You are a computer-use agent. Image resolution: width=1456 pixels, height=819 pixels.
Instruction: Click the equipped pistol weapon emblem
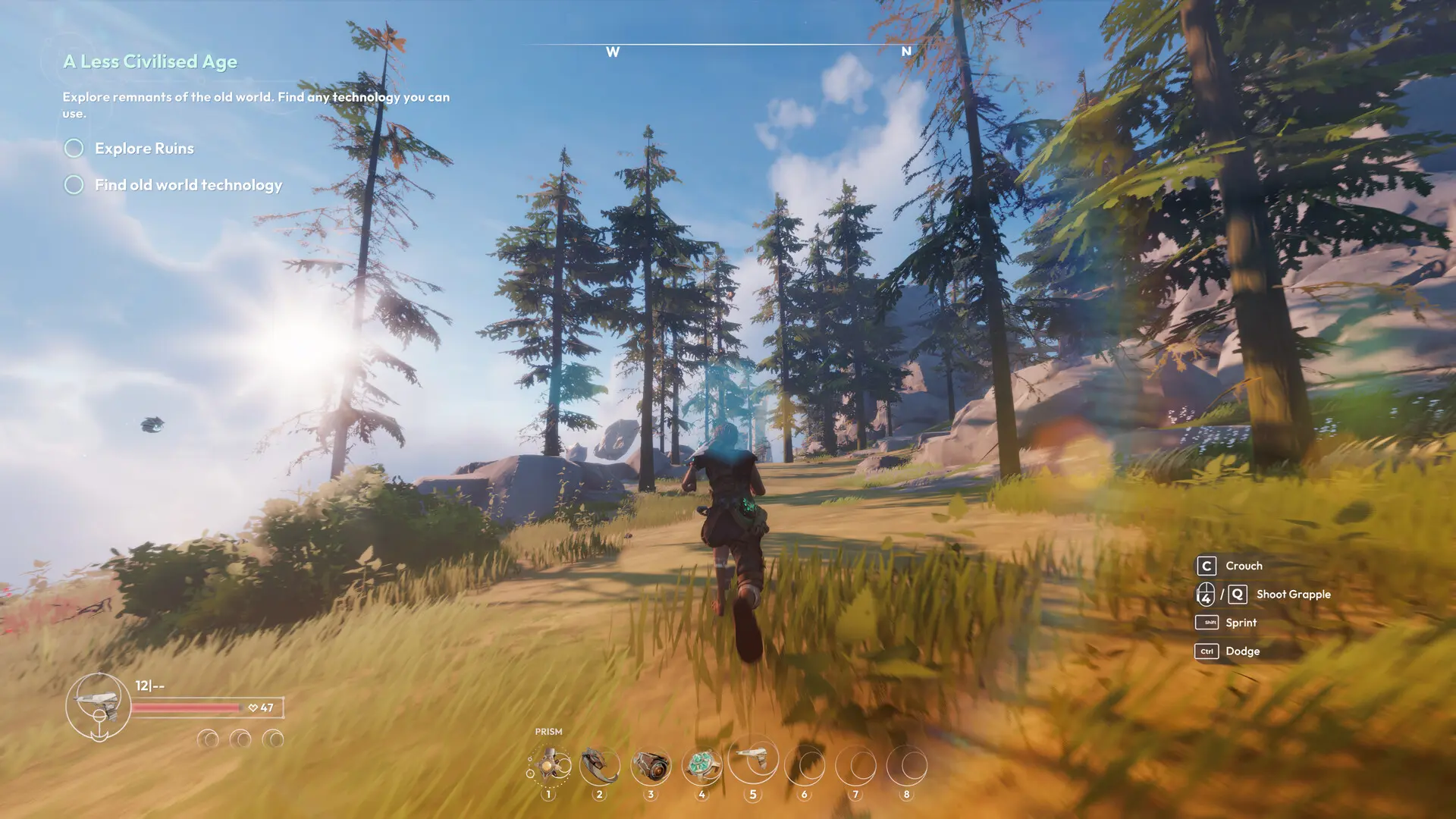pos(99,705)
